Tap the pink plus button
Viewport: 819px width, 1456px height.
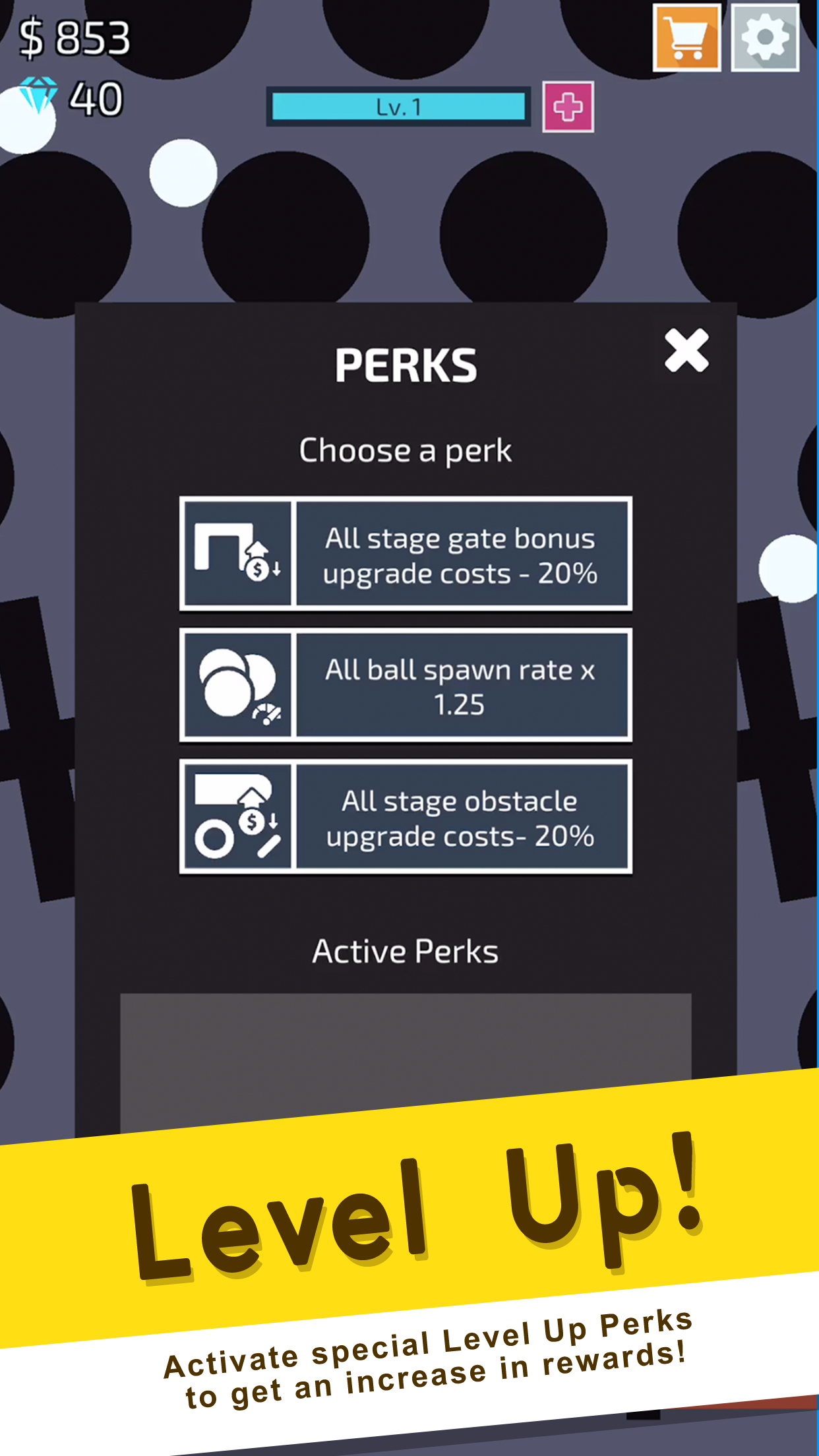(568, 107)
